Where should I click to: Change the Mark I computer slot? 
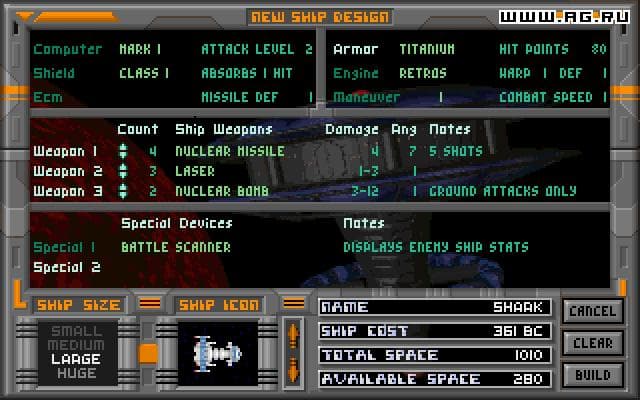(x=140, y=49)
